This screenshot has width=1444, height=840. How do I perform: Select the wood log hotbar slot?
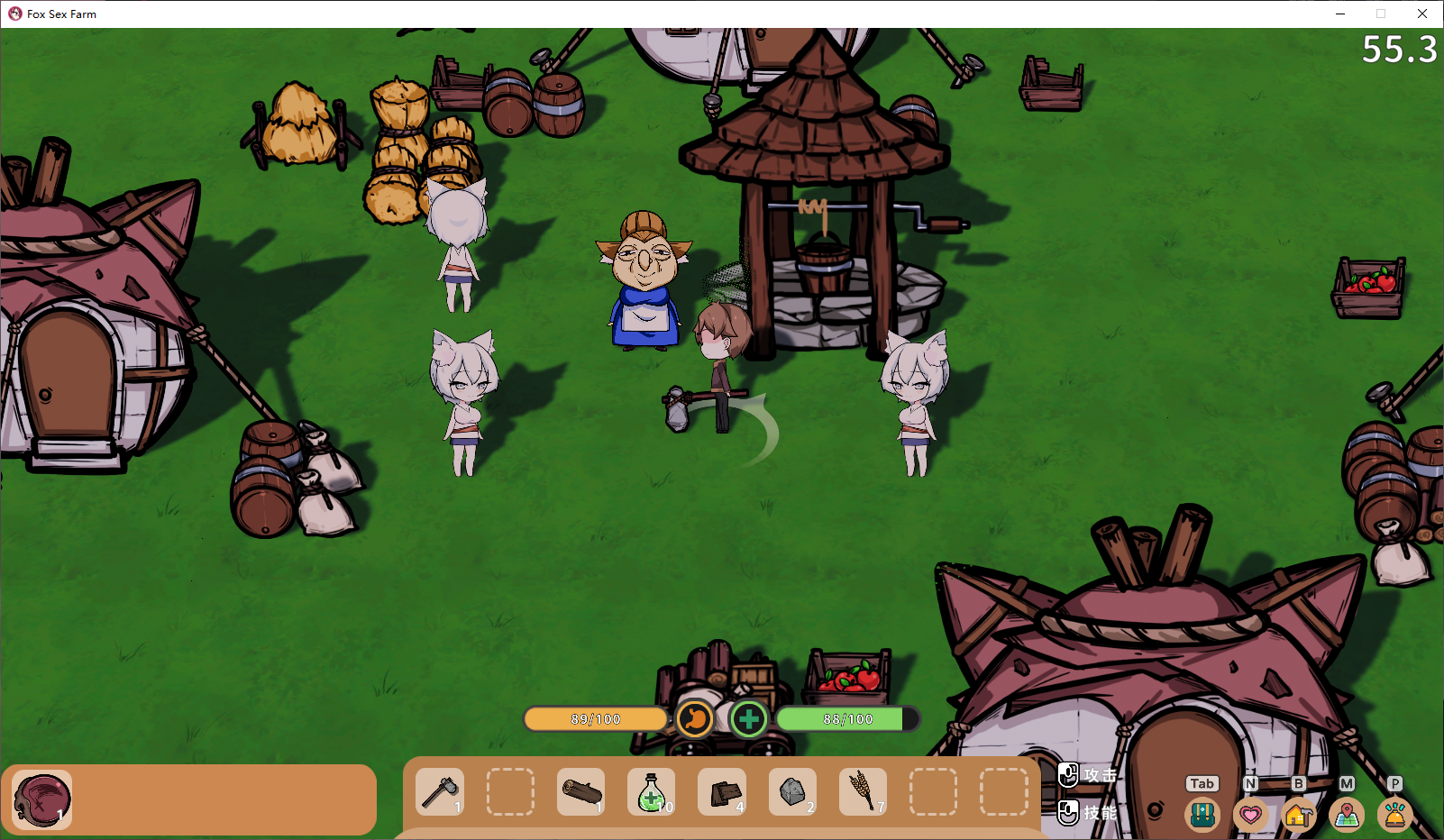click(x=580, y=792)
